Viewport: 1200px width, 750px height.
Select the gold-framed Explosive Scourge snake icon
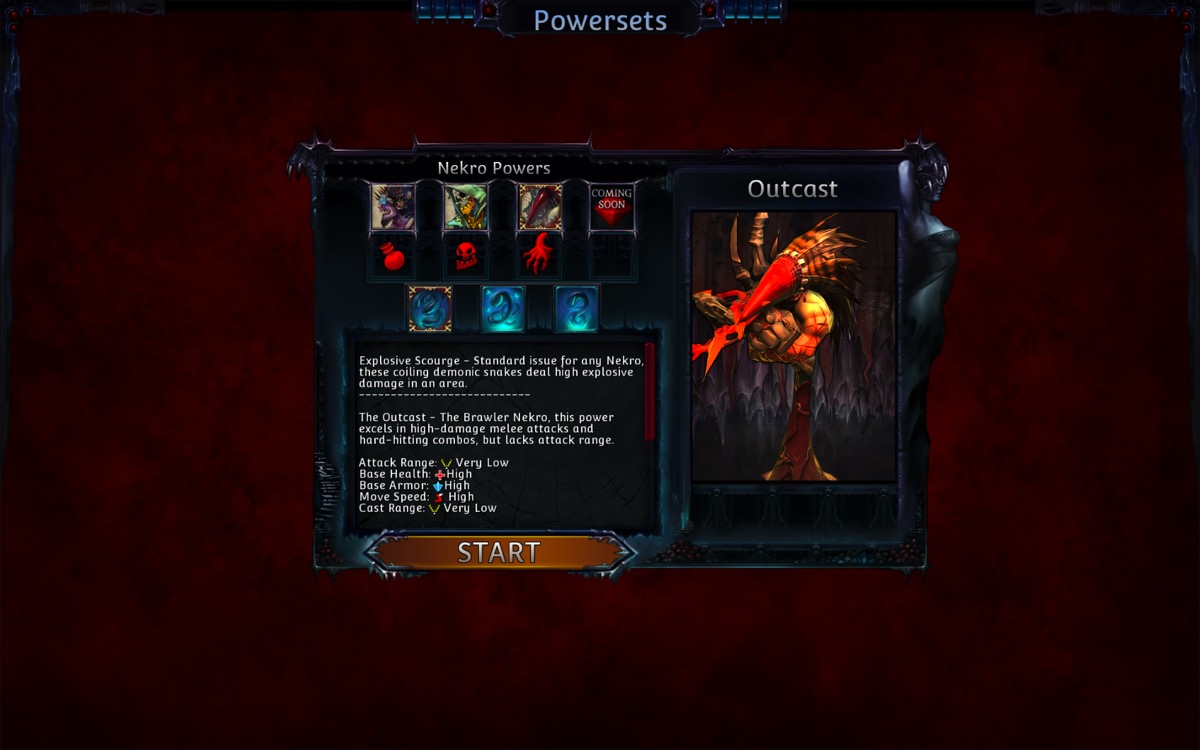click(430, 309)
